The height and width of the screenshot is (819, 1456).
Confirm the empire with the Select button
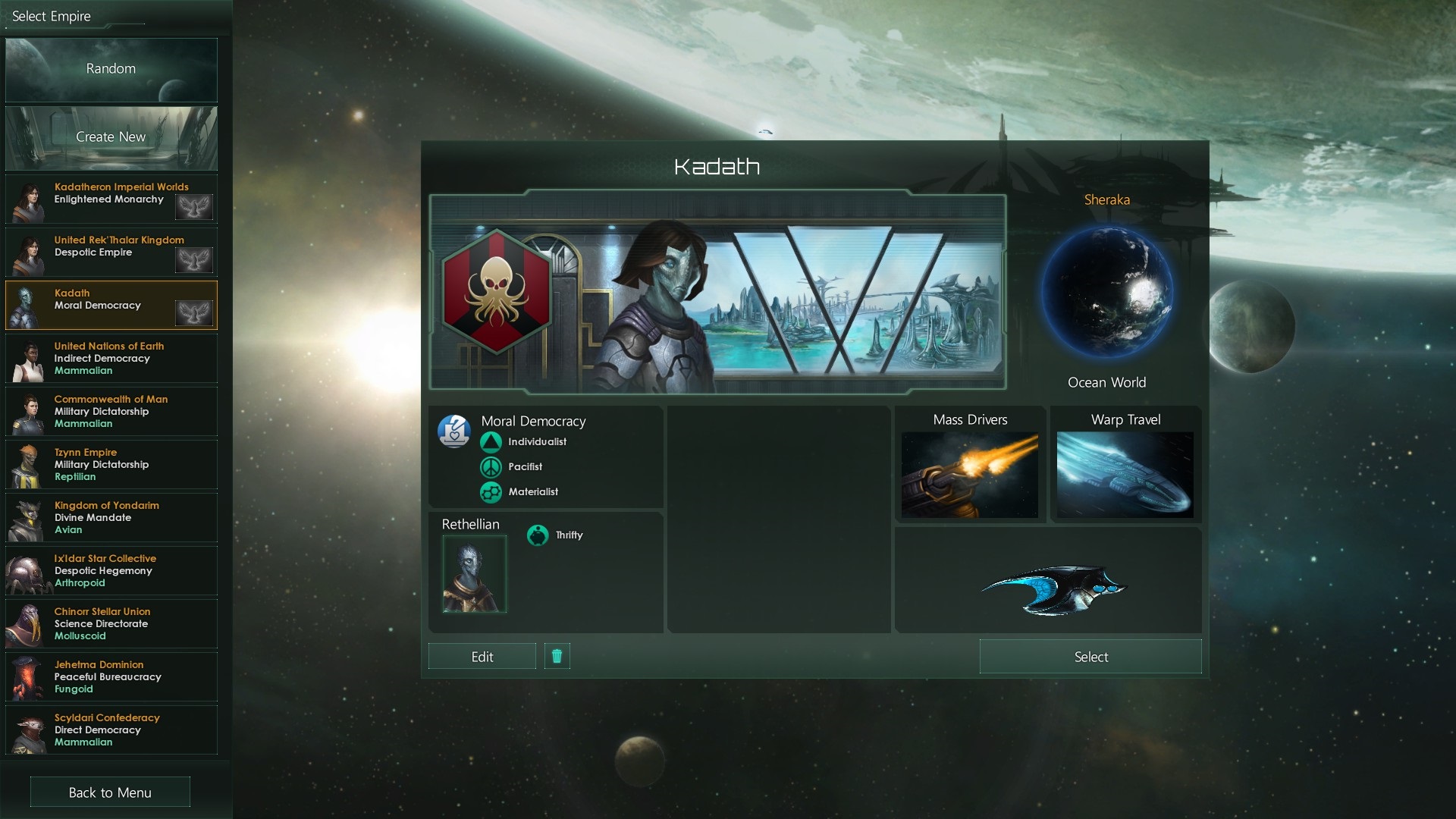pos(1090,657)
